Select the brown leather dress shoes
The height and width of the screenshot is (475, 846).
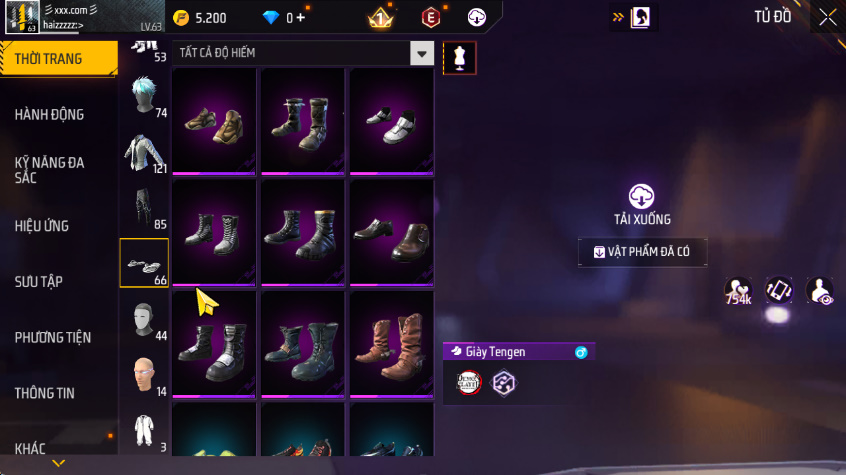[x=392, y=233]
